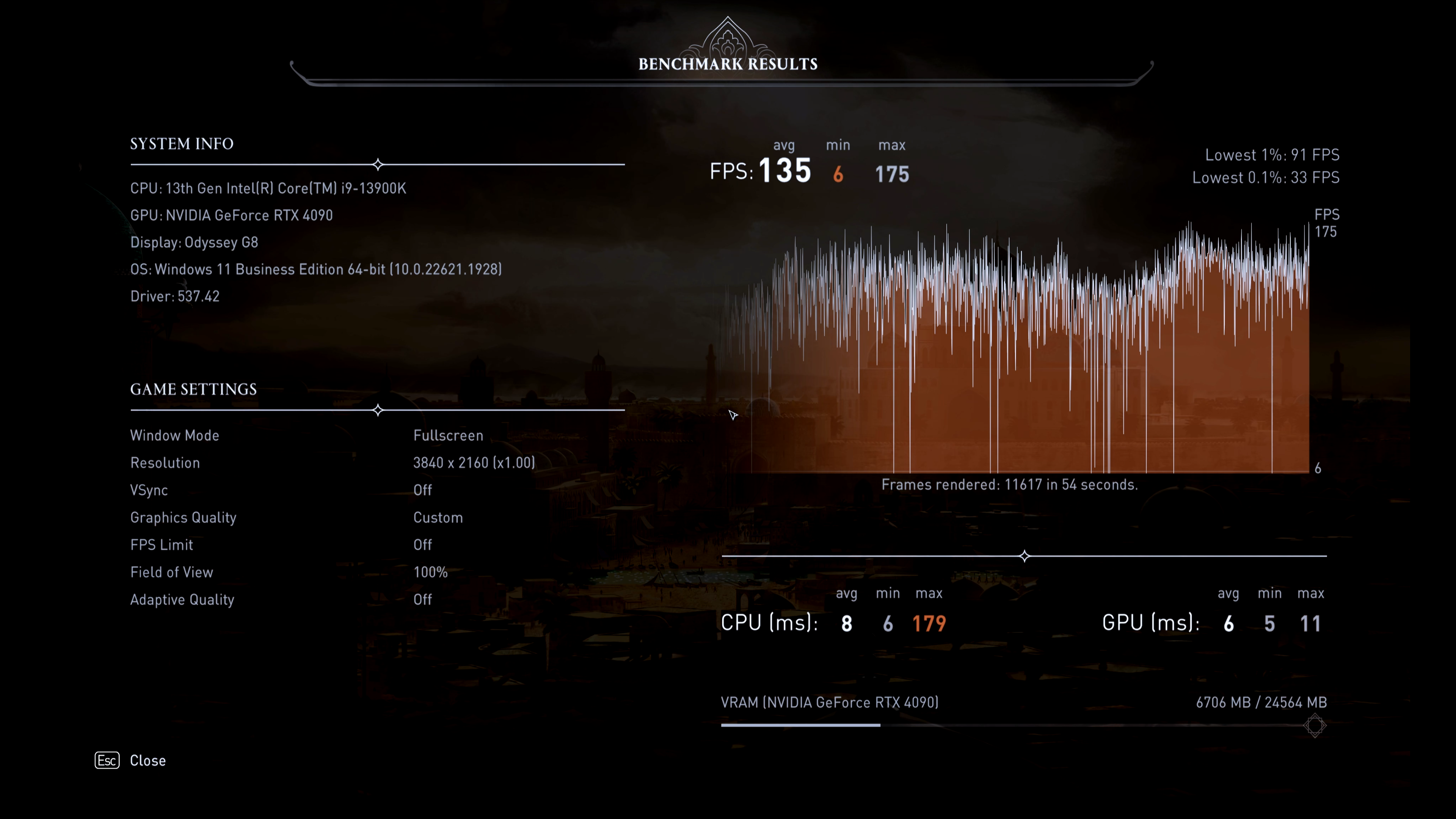1456x819 pixels.
Task: Open the Window Mode Fullscreen option
Action: pyautogui.click(x=448, y=435)
